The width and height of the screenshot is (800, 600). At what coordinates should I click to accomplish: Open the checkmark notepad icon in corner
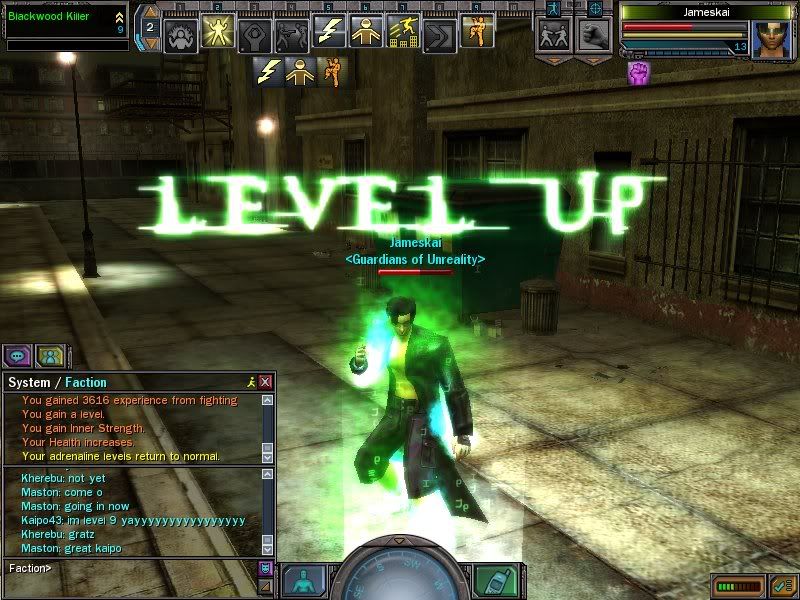pos(784,584)
